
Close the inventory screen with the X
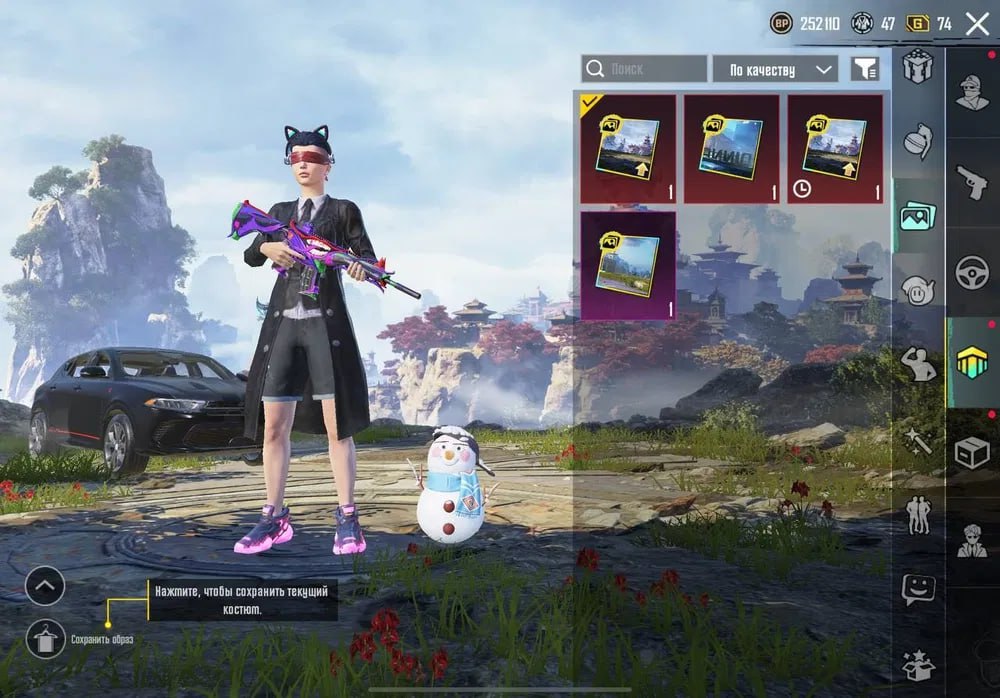coord(977,24)
